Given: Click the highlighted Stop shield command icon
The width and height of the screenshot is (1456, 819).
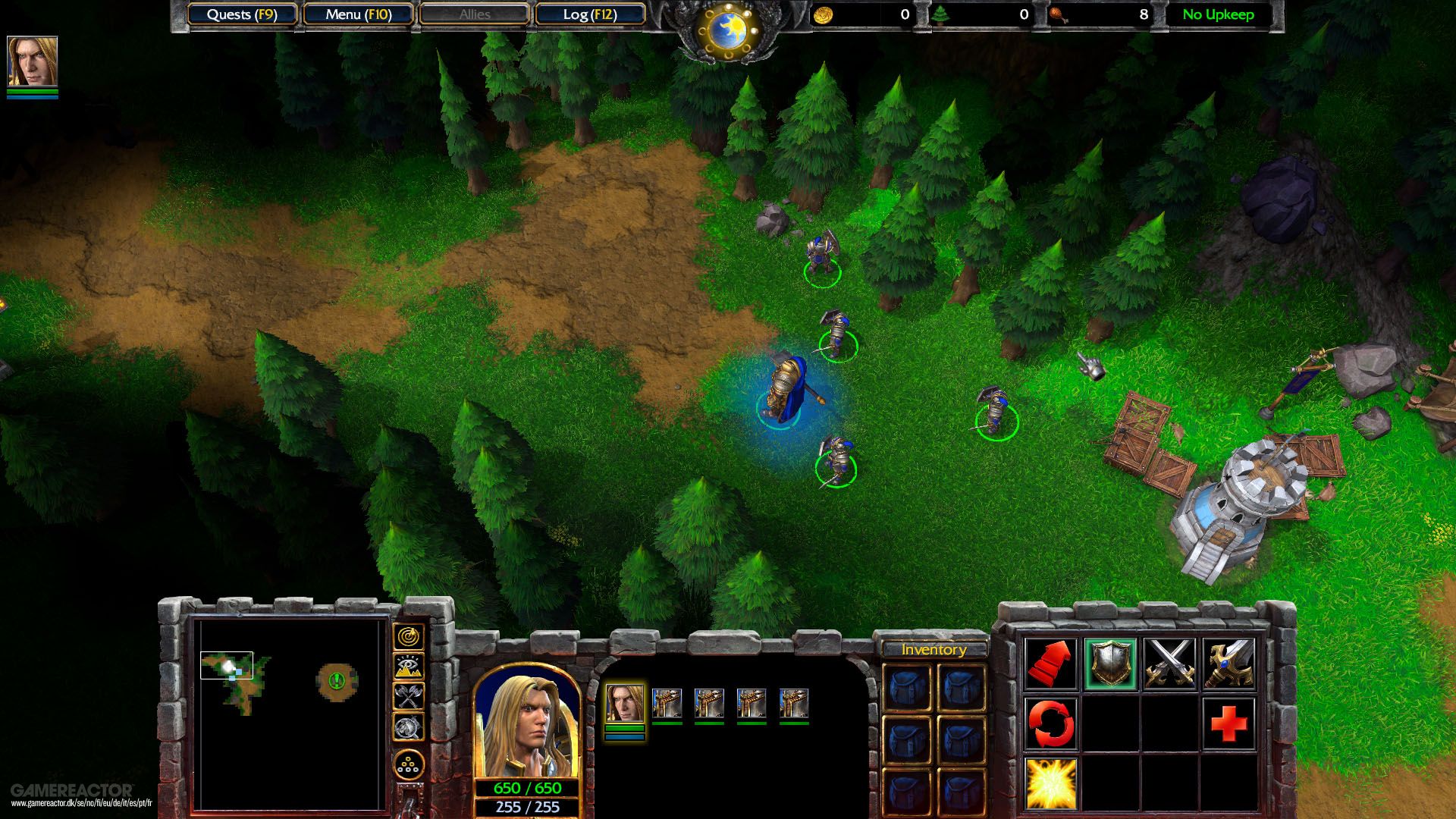Looking at the screenshot, I should click(1112, 664).
